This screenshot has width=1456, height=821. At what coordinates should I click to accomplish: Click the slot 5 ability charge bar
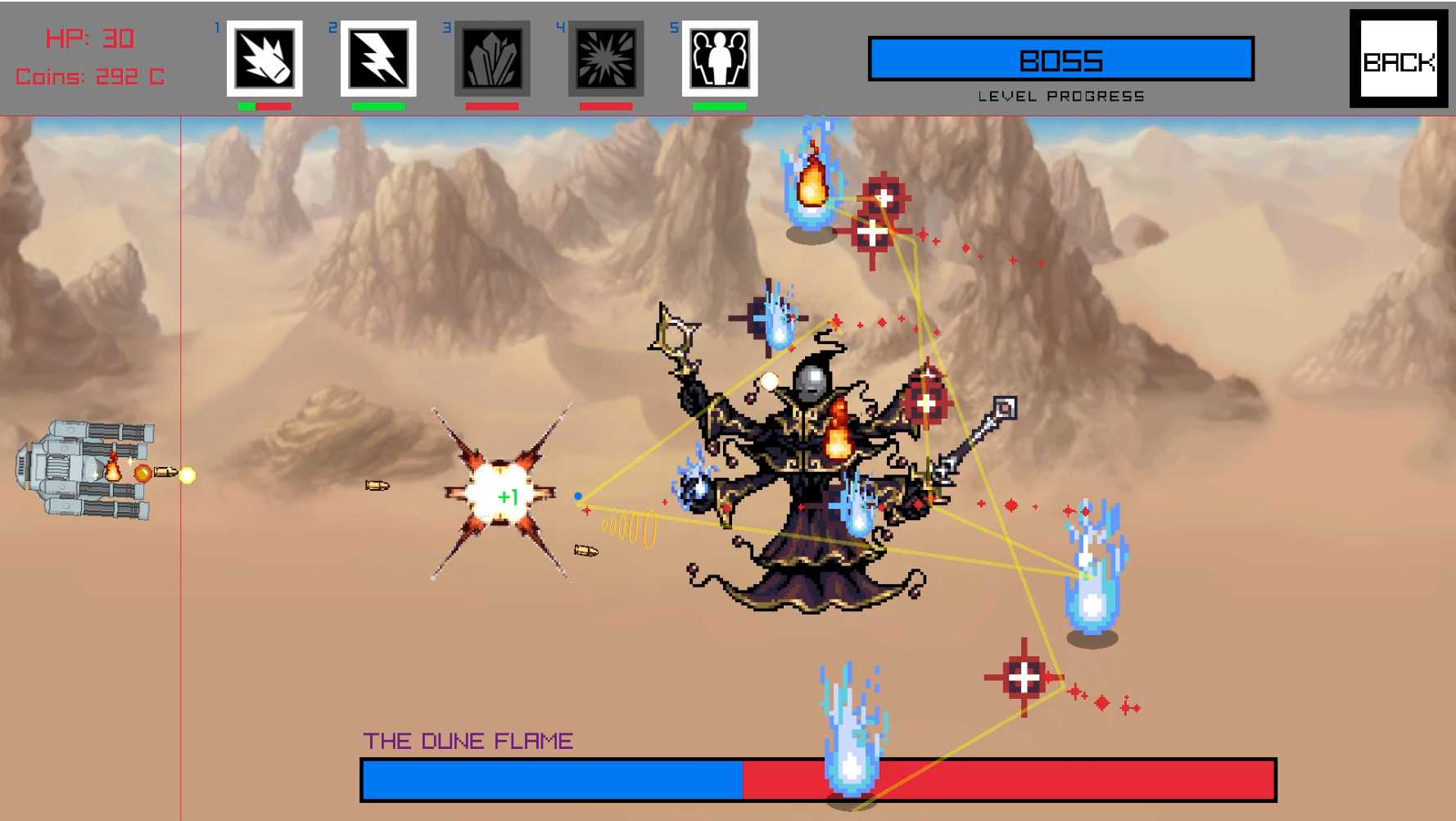[x=719, y=106]
